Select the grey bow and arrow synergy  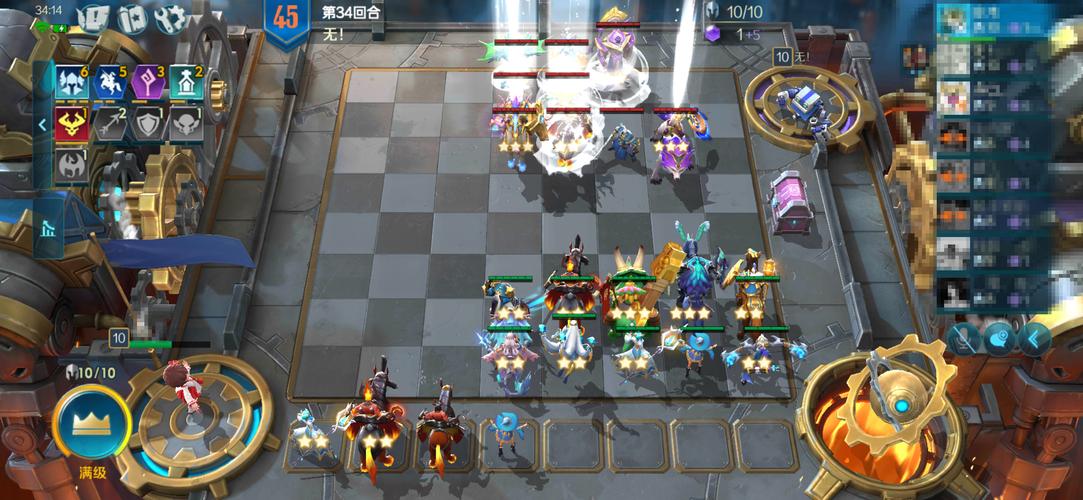[108, 124]
